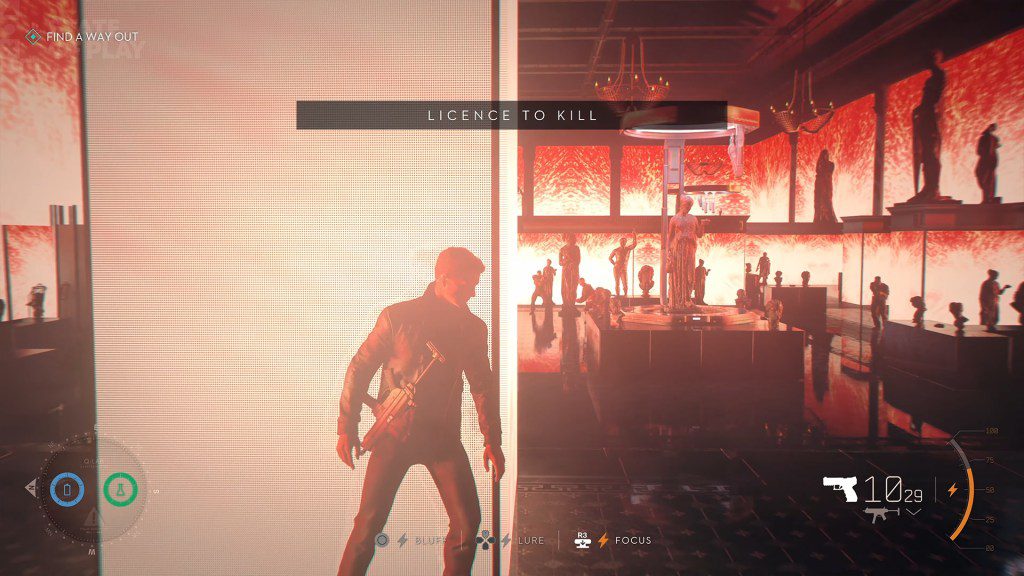Open the circular radar minimap

point(92,491)
